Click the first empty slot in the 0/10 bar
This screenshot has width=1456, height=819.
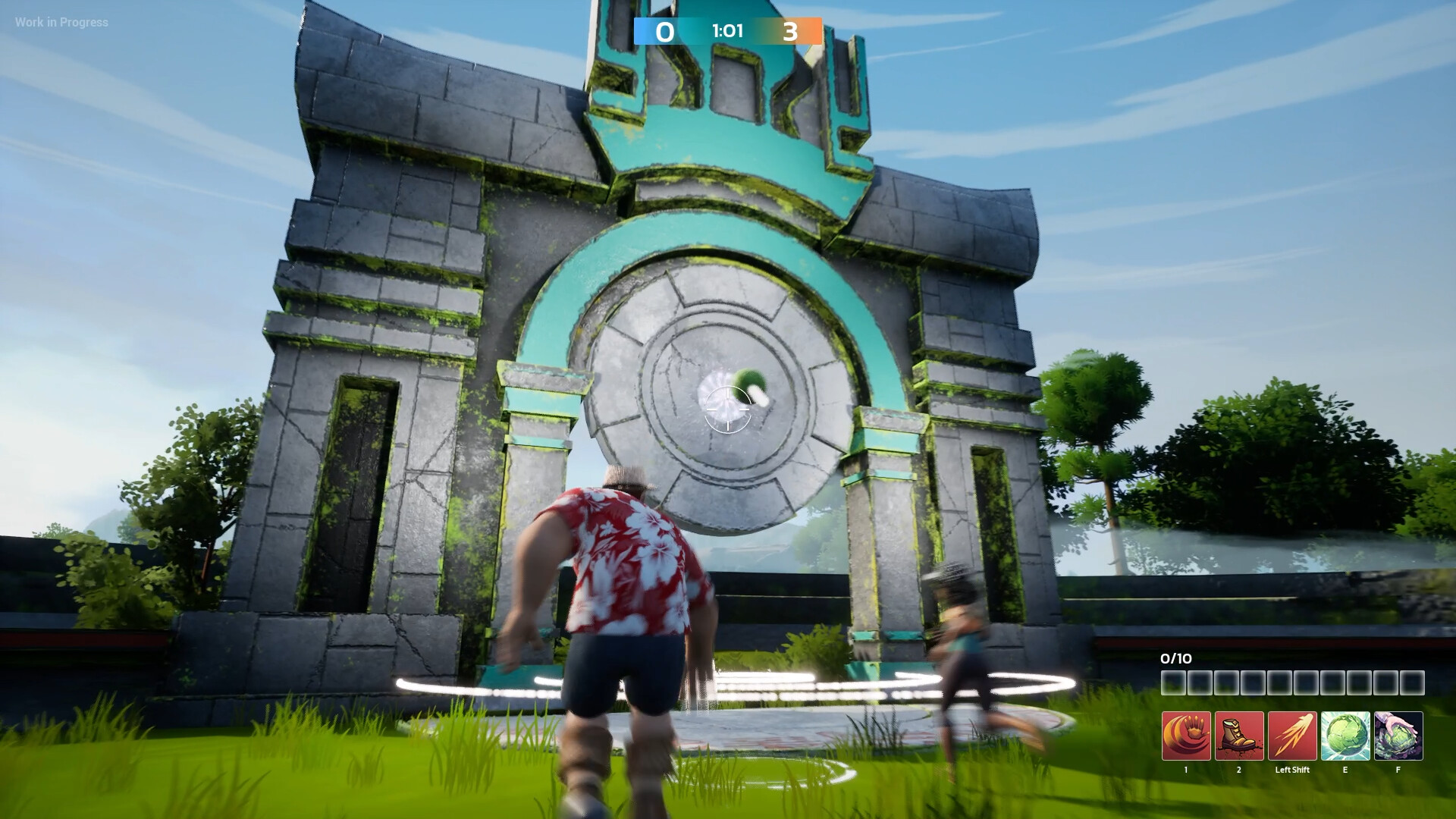[x=1174, y=682]
